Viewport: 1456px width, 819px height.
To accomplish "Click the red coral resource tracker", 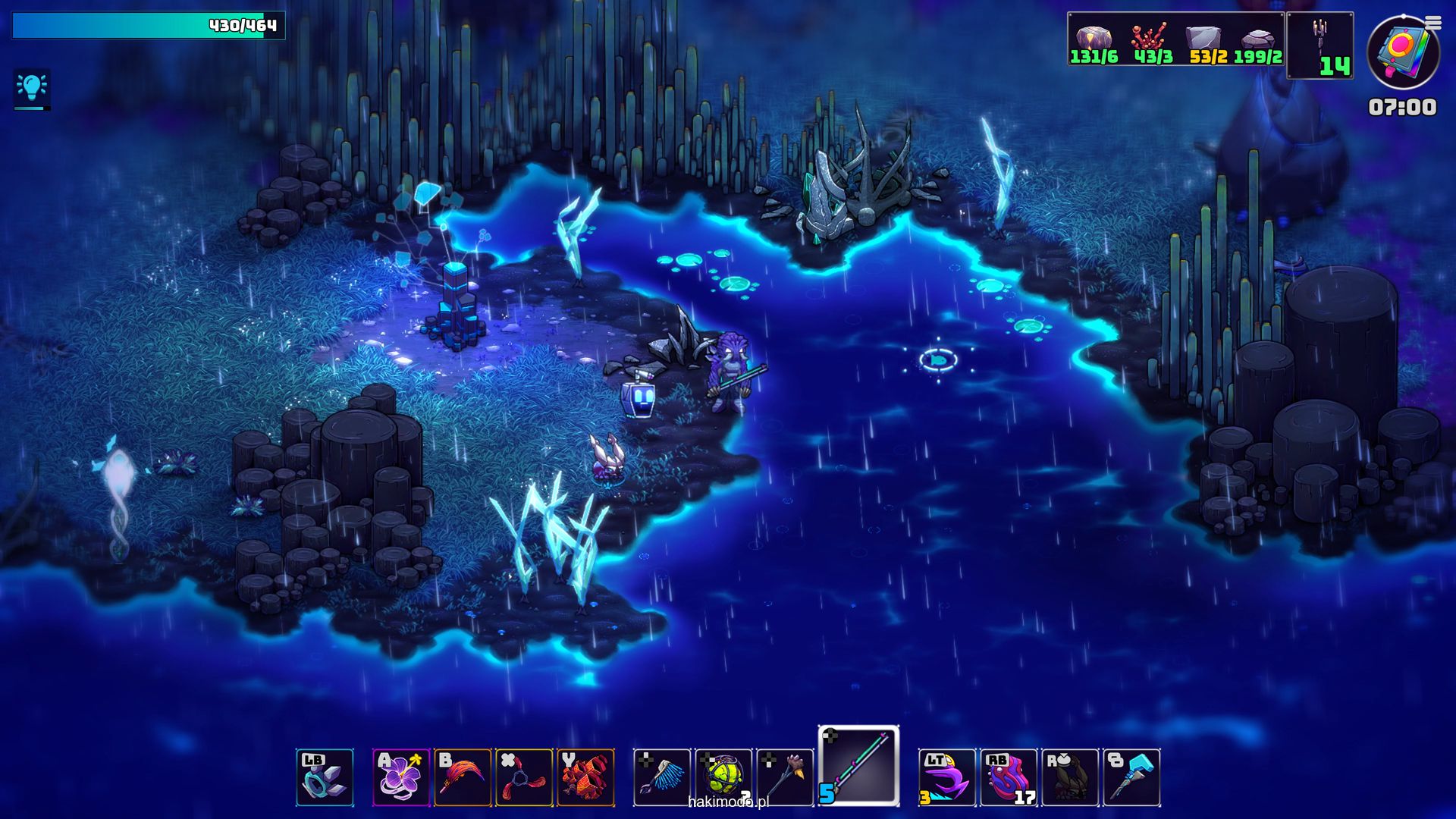I will tap(1152, 44).
